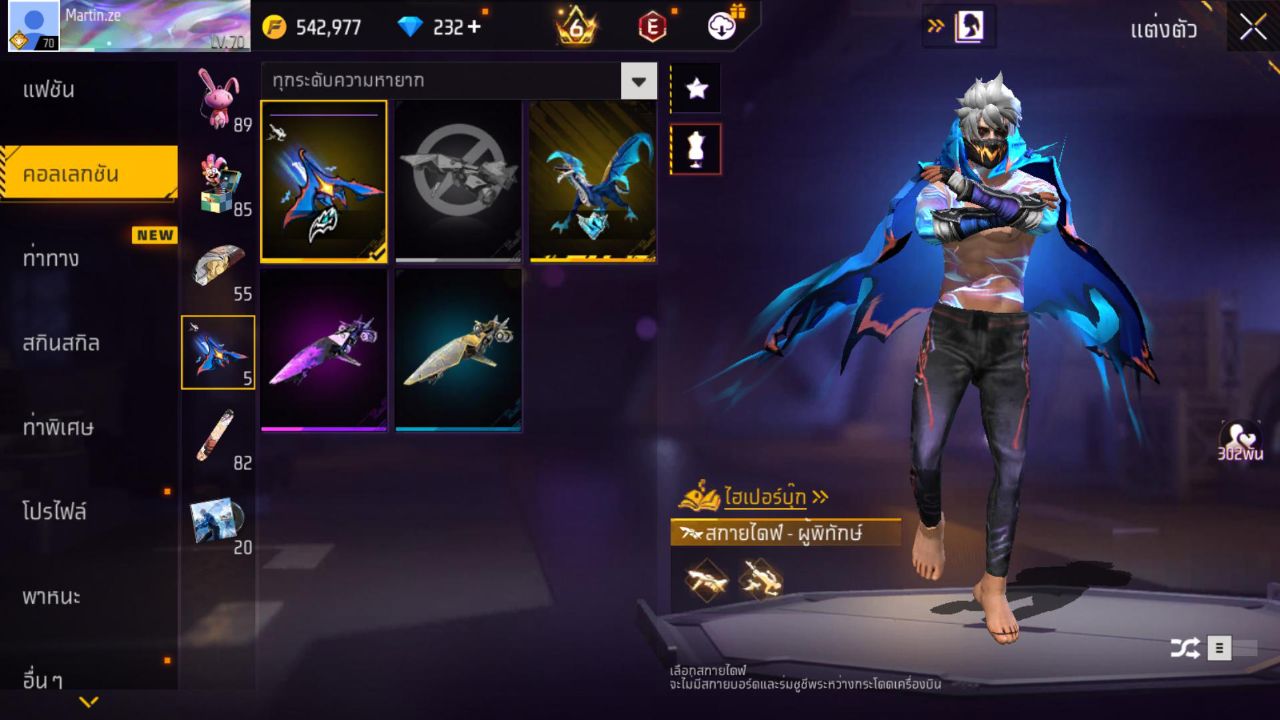Open the Elite Pass badge icon
1280x720 pixels.
tap(652, 27)
